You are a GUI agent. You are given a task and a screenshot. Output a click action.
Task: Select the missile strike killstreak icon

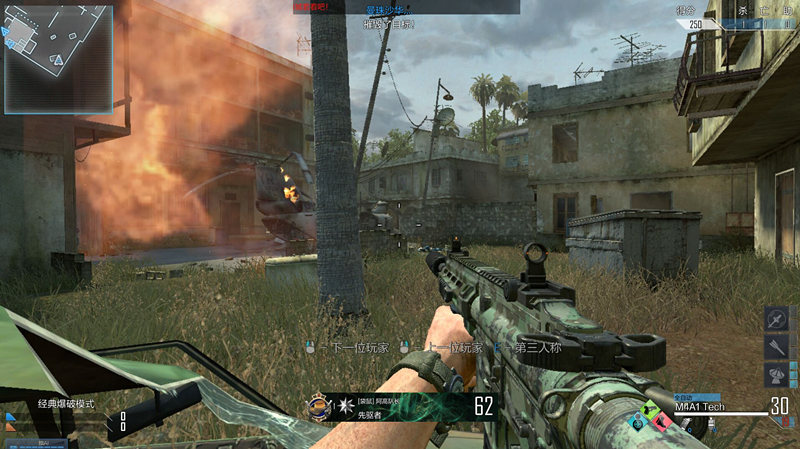[777, 319]
